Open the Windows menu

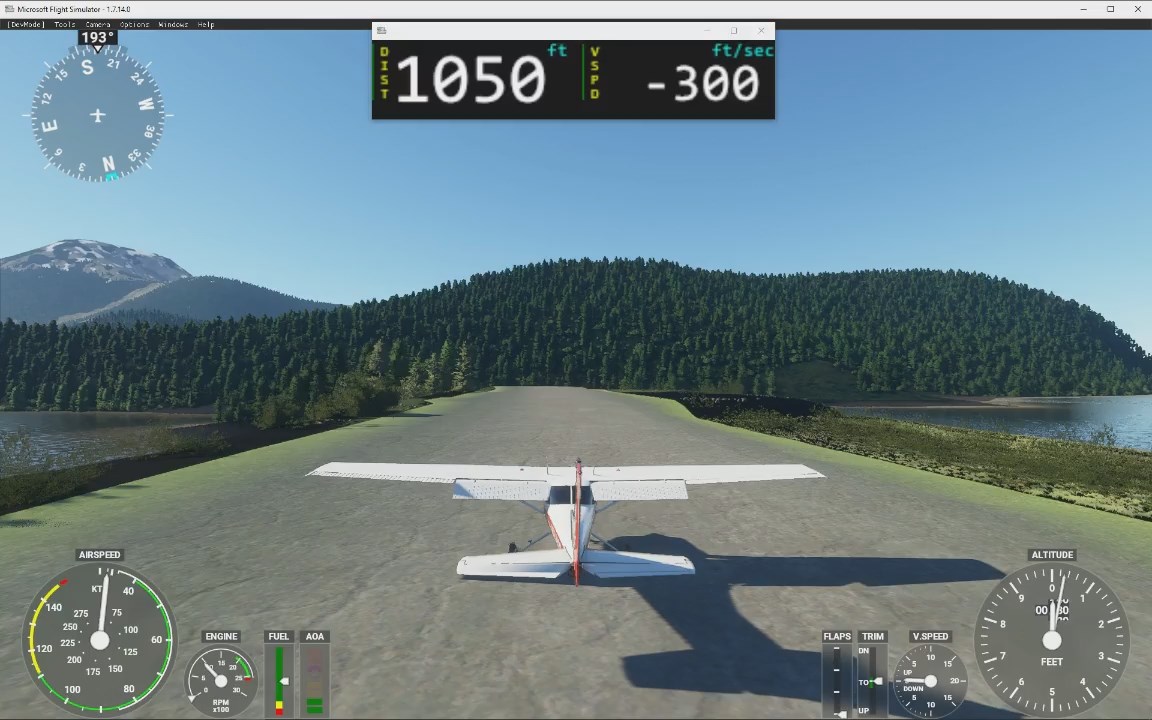(x=173, y=24)
